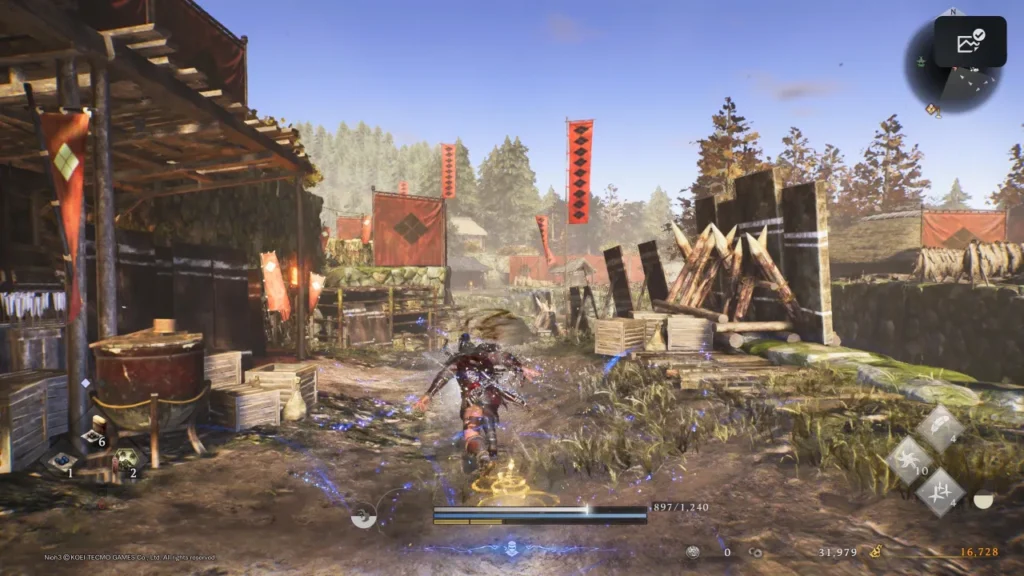Click the guardian spirit emblem below the health bar
This screenshot has width=1024, height=576.
[x=511, y=547]
